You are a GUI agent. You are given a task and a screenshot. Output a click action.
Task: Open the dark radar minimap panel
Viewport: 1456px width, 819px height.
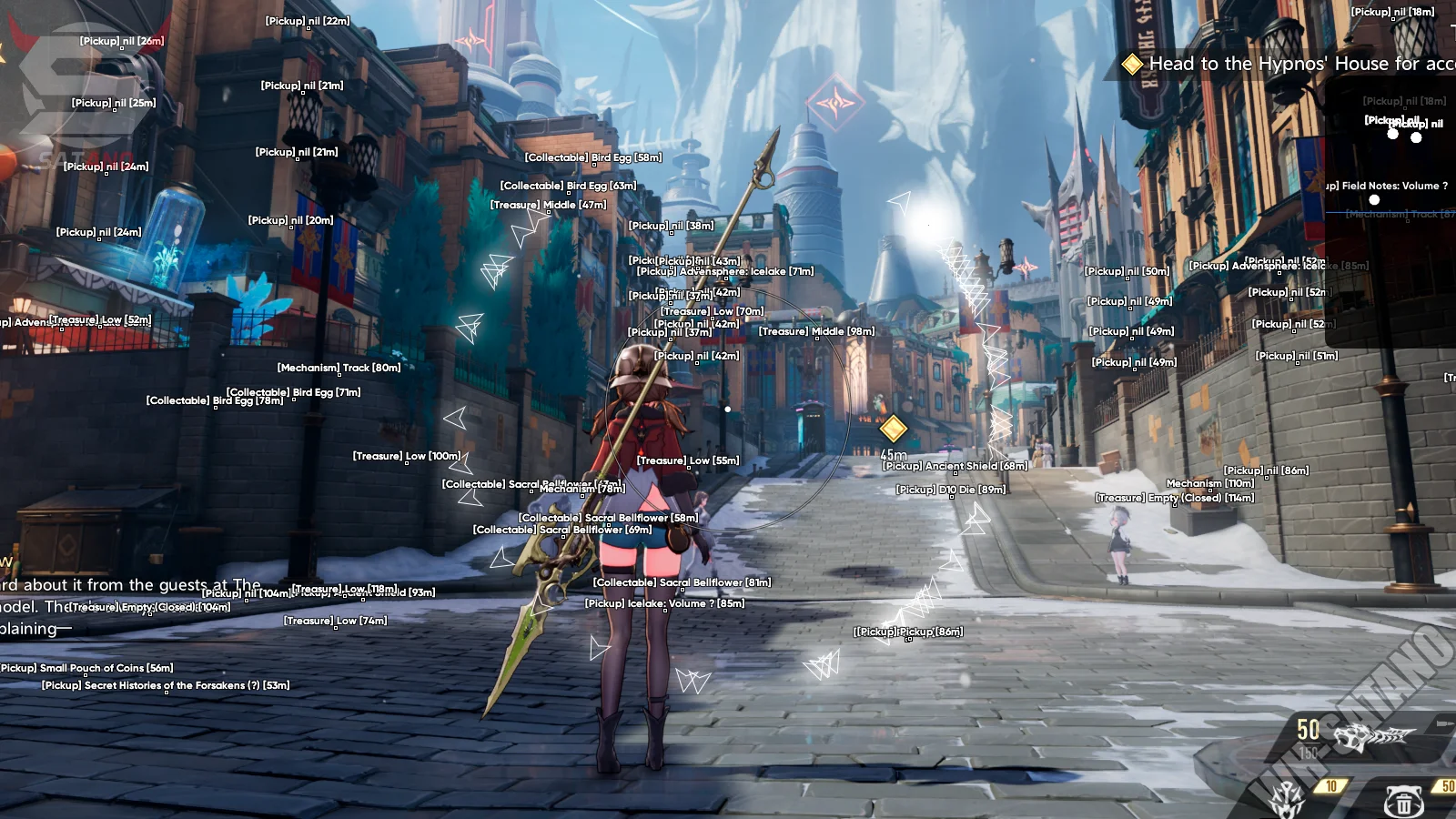(1389, 150)
